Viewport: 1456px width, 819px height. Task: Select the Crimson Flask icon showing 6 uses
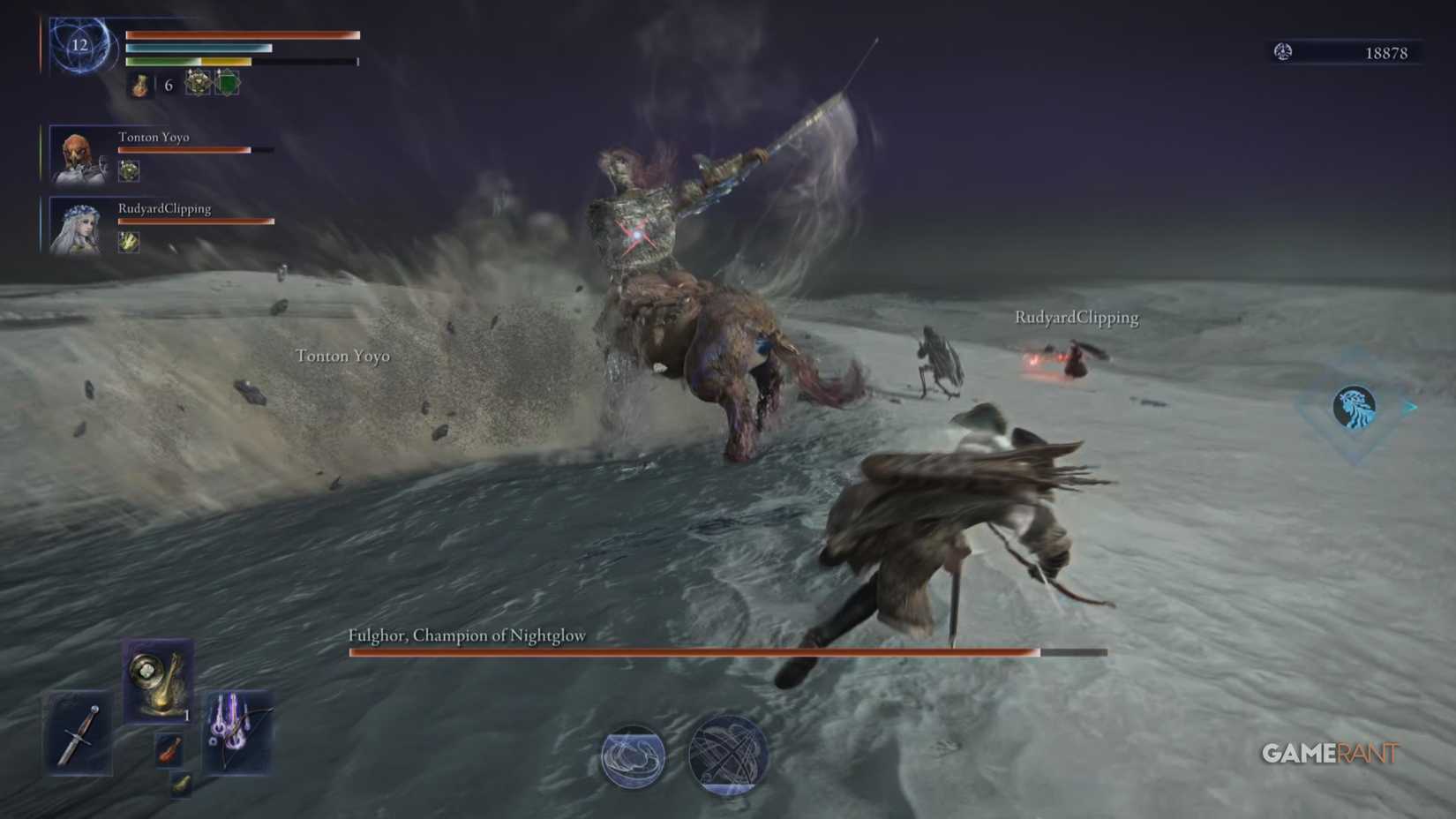(x=139, y=86)
